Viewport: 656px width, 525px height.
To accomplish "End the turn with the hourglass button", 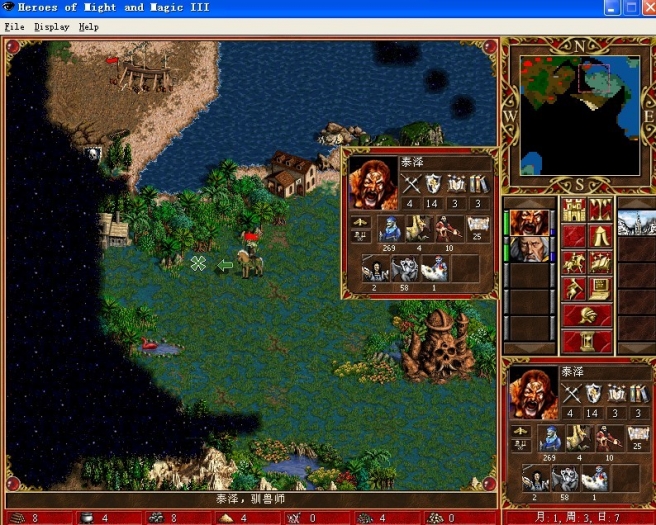I will (x=587, y=340).
